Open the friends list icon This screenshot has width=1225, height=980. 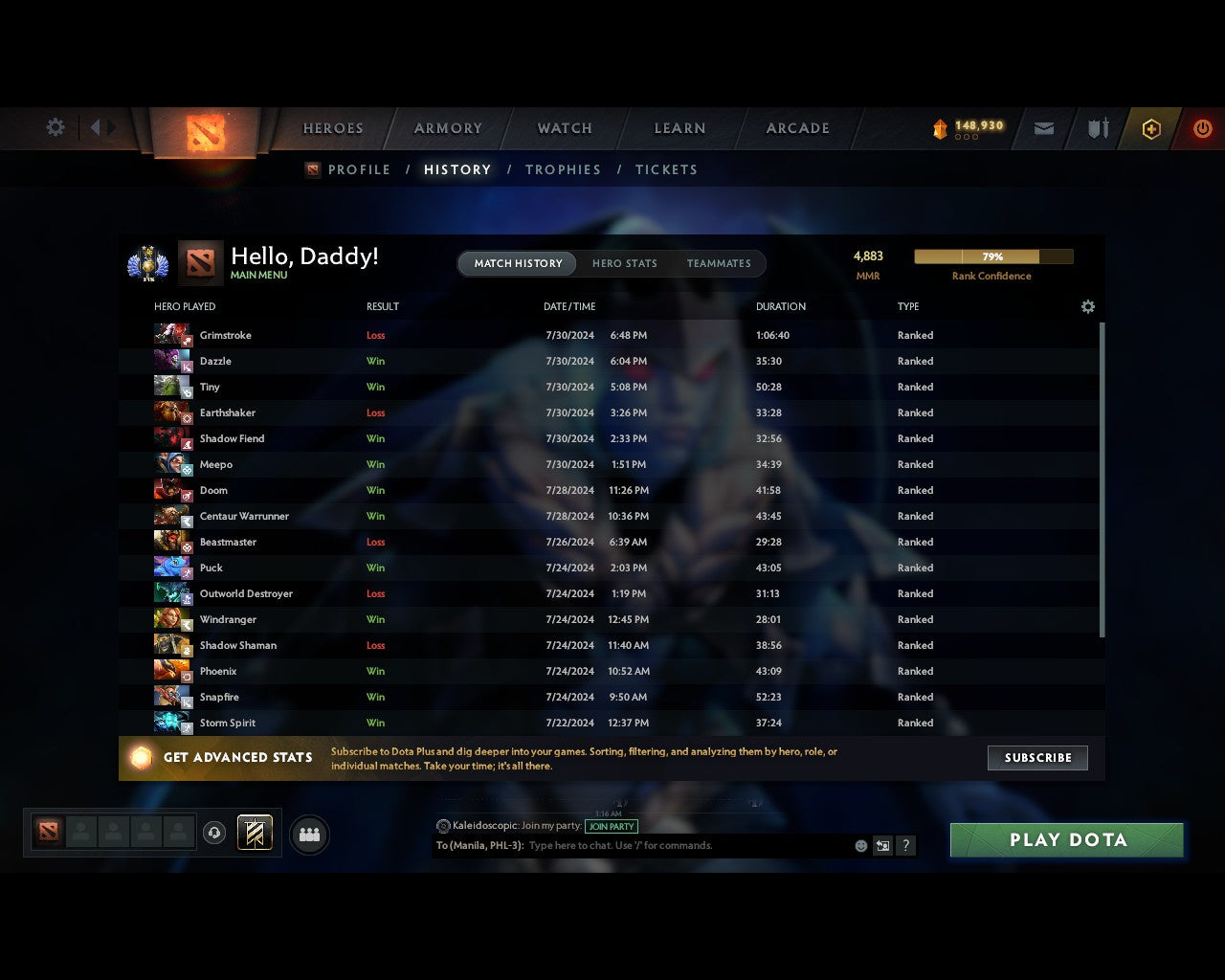(307, 834)
